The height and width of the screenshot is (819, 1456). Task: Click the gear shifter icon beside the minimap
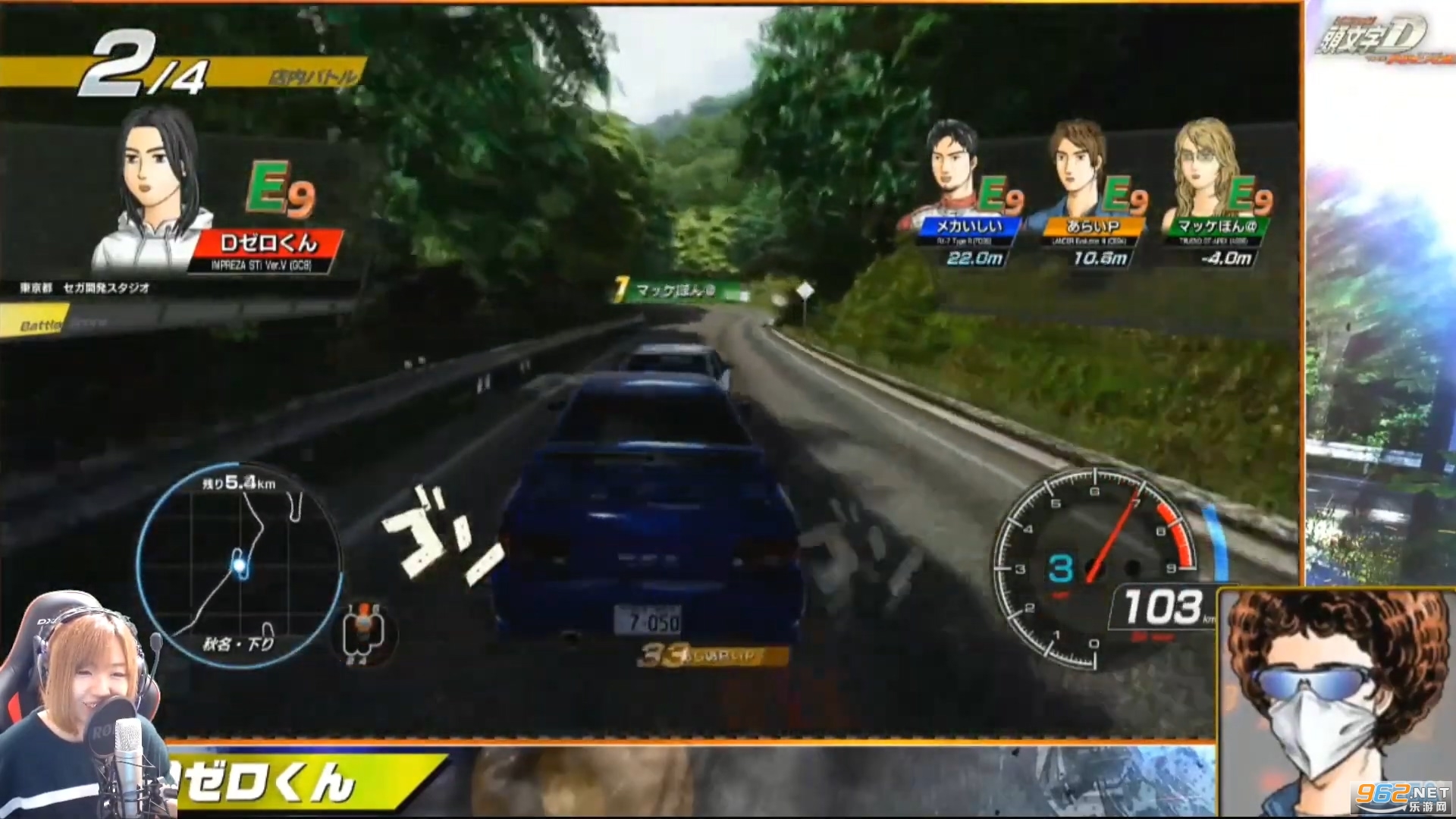[x=363, y=632]
